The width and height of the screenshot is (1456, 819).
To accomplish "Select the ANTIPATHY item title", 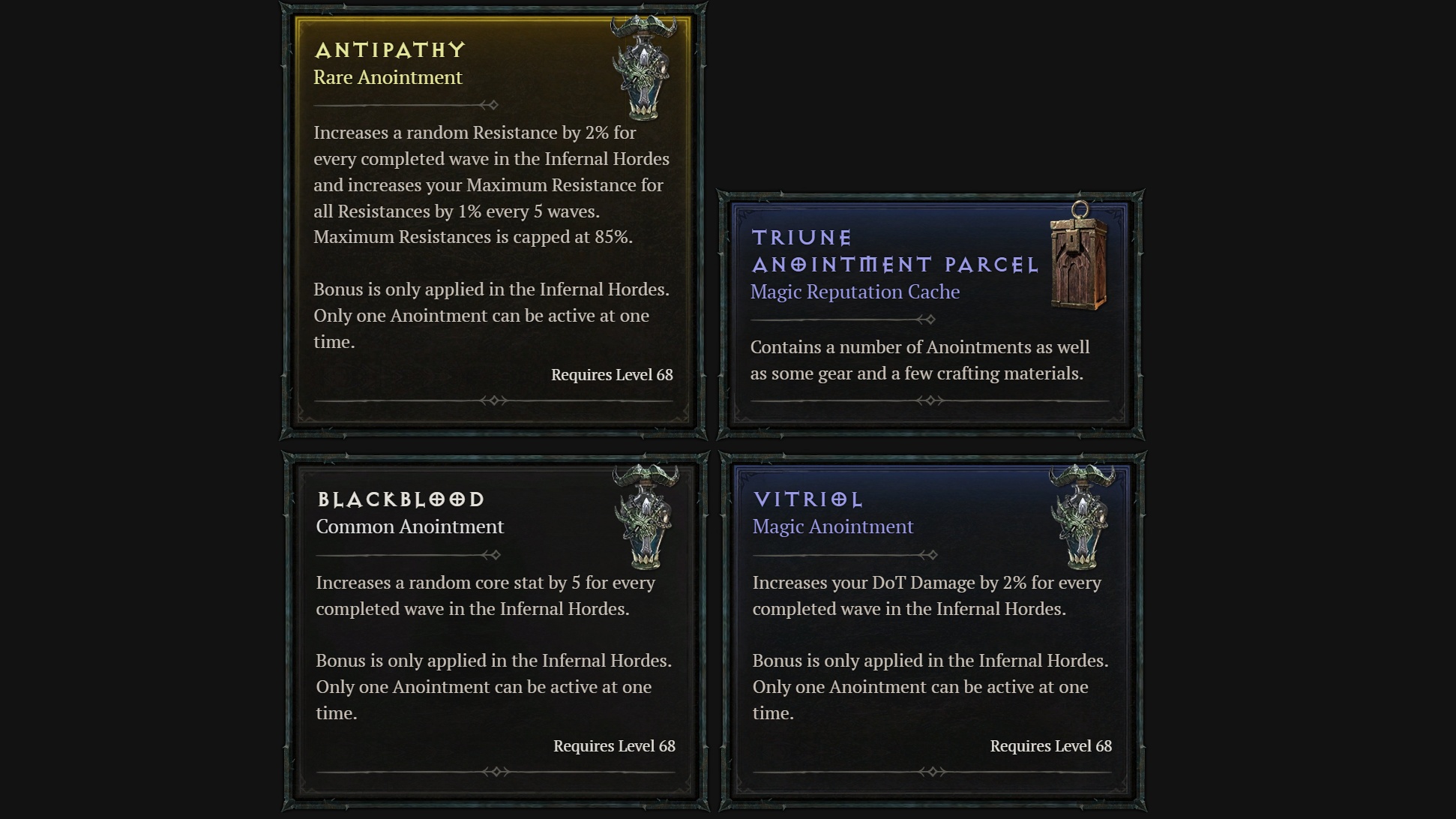I will (x=389, y=49).
